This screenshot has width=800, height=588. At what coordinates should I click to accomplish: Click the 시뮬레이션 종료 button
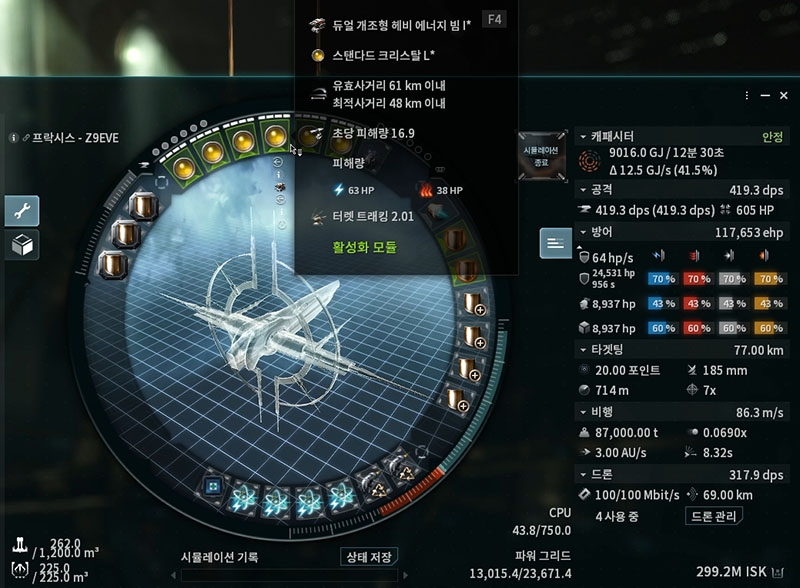tap(544, 155)
